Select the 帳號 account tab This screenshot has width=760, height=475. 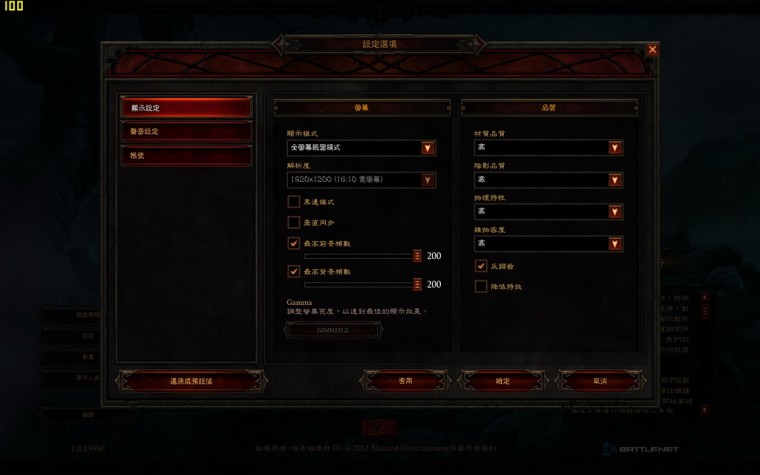(185, 156)
